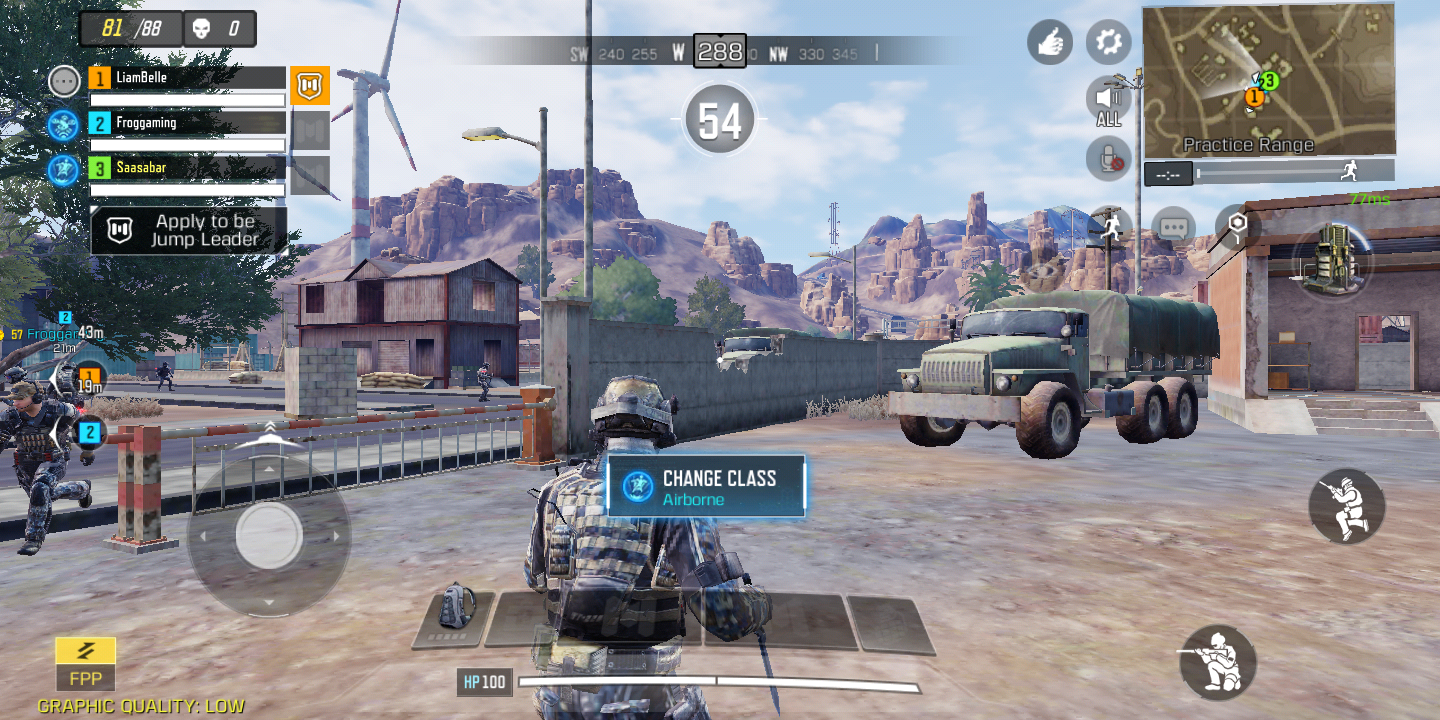Expand the Practice Range minimap

click(x=1268, y=80)
